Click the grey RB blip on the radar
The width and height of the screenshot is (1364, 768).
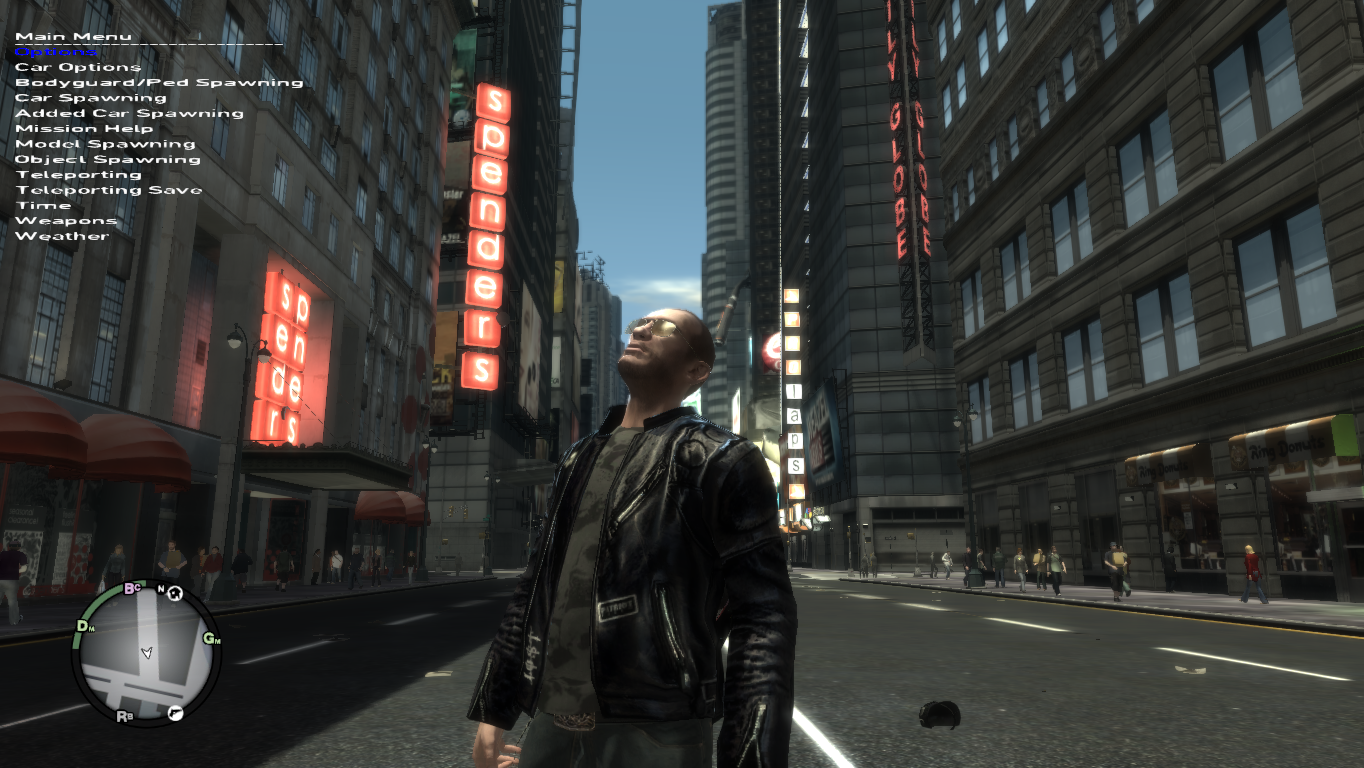(125, 716)
